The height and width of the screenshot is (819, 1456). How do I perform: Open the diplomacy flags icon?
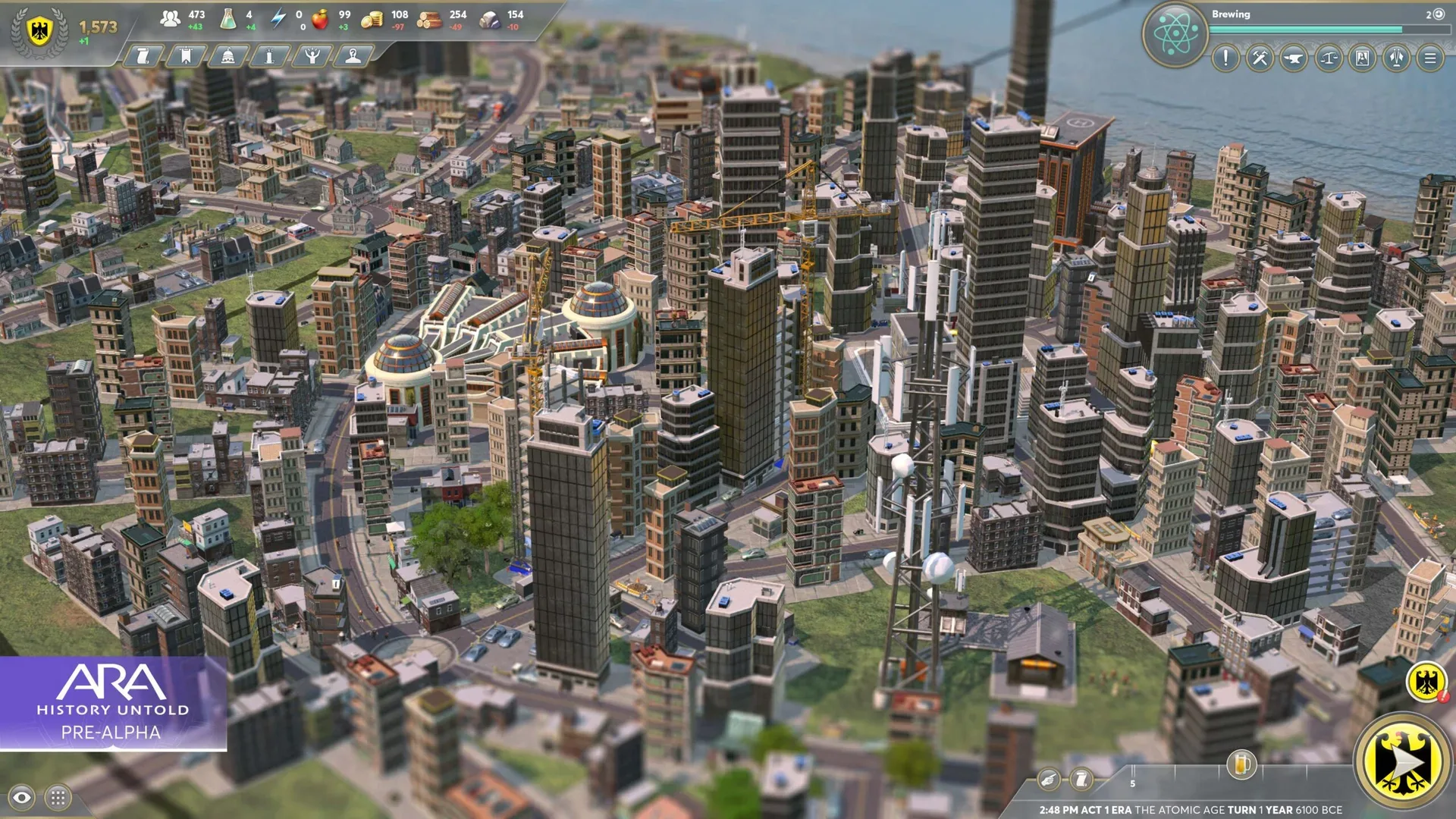point(1398,58)
